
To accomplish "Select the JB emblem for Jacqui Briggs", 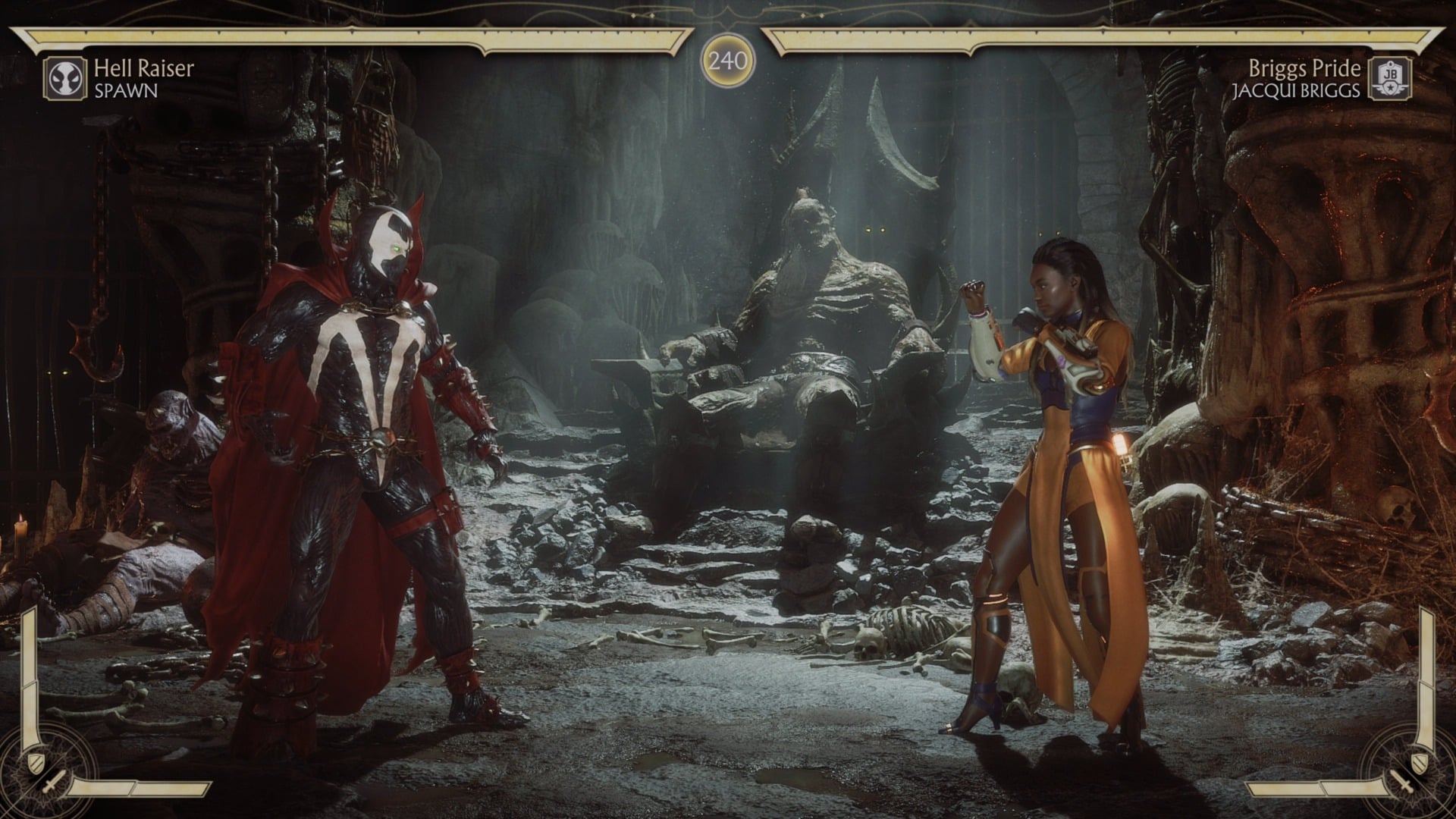I will click(x=1390, y=78).
